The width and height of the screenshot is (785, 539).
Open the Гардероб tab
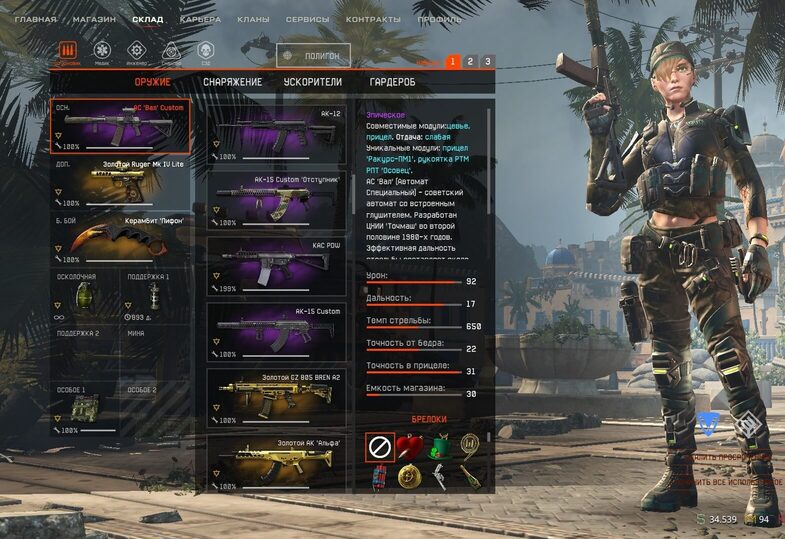coord(392,82)
